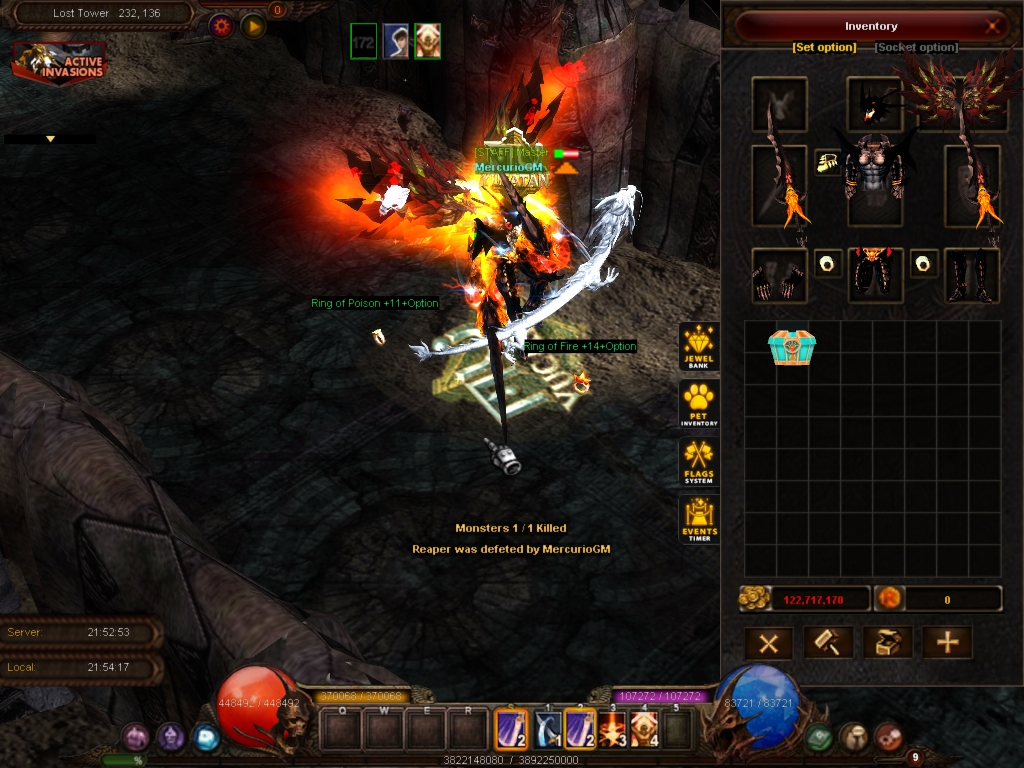Click the X button below inventory grid

[769, 642]
